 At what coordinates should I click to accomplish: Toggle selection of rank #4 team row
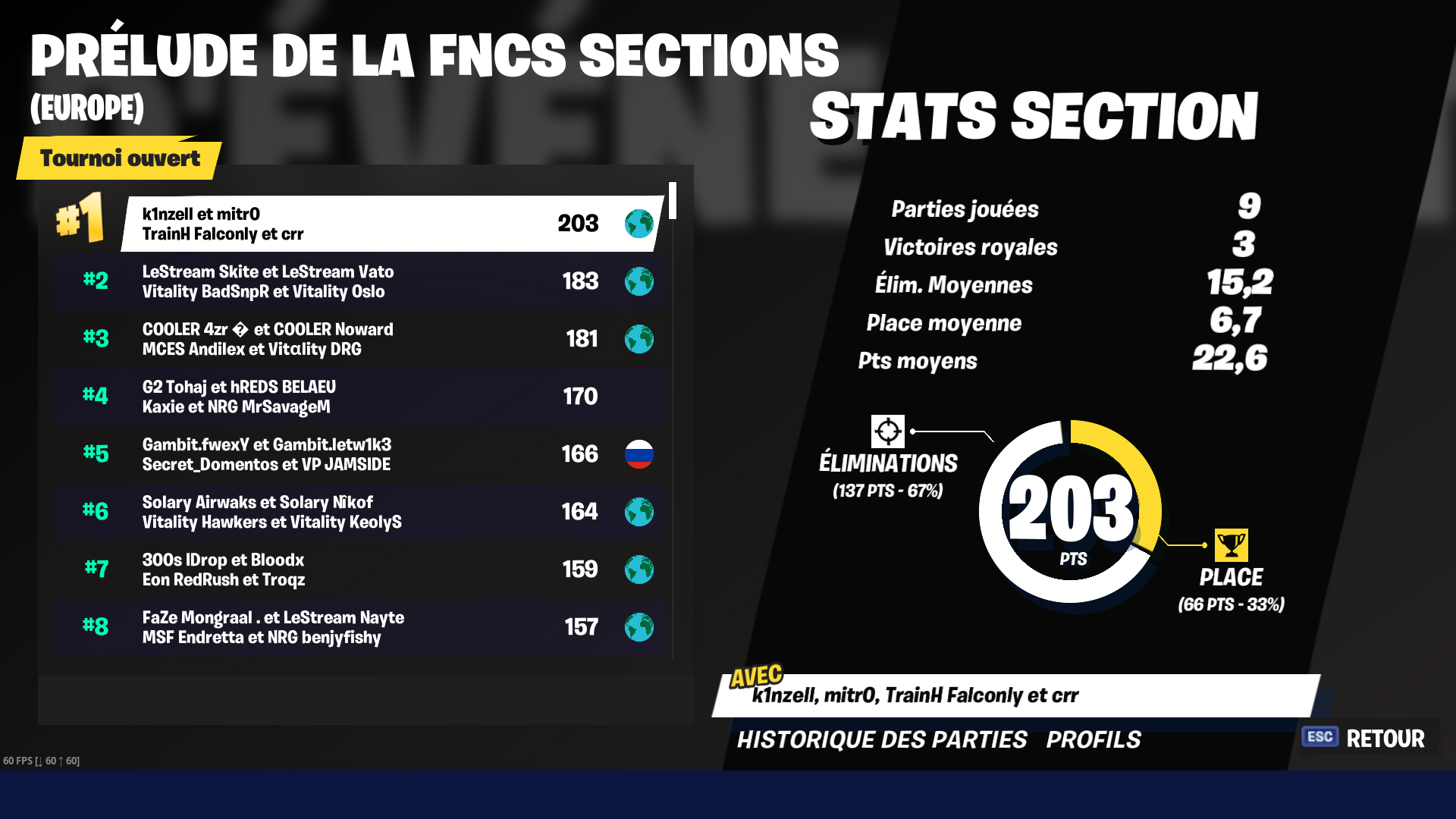(x=360, y=397)
